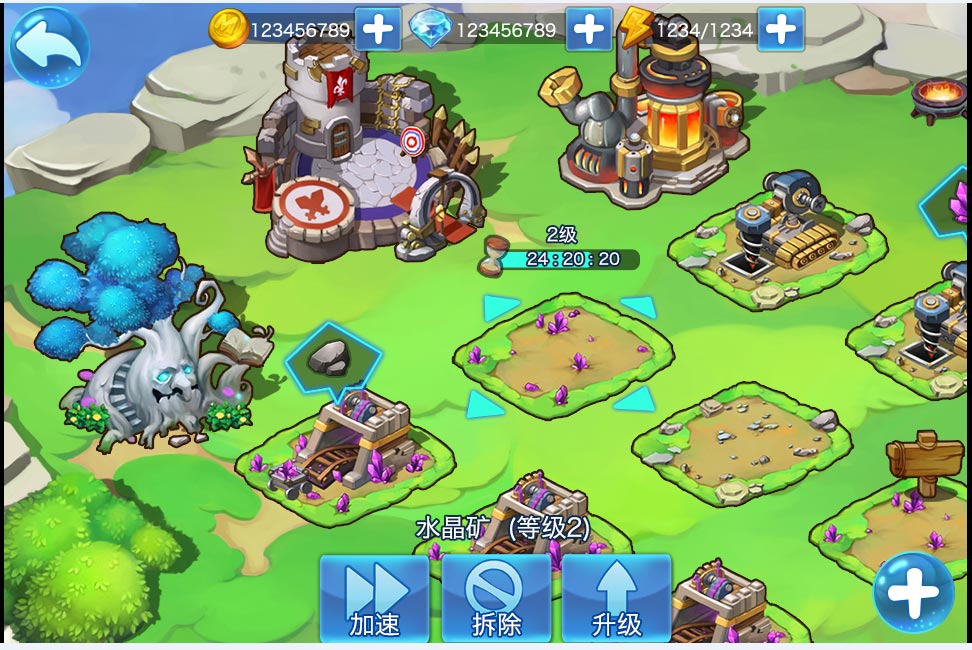Collect the stone resource bubble above the mine
This screenshot has height=650, width=972.
[333, 358]
